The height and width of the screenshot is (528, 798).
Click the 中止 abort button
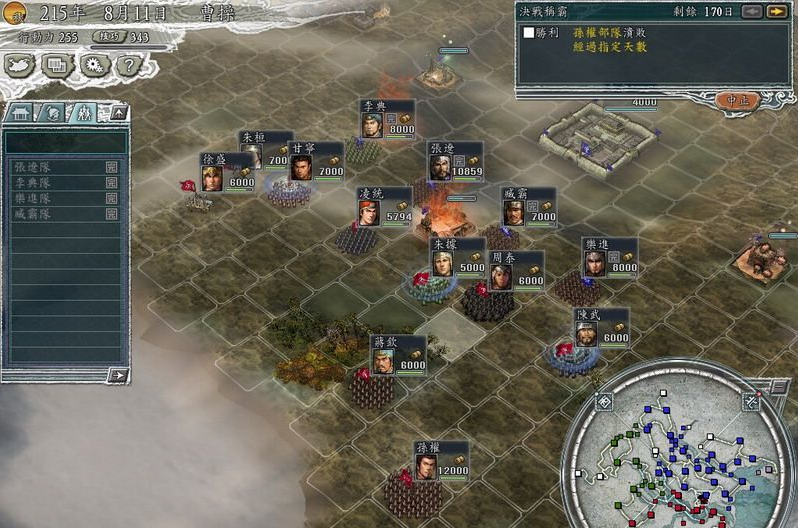pyautogui.click(x=738, y=99)
